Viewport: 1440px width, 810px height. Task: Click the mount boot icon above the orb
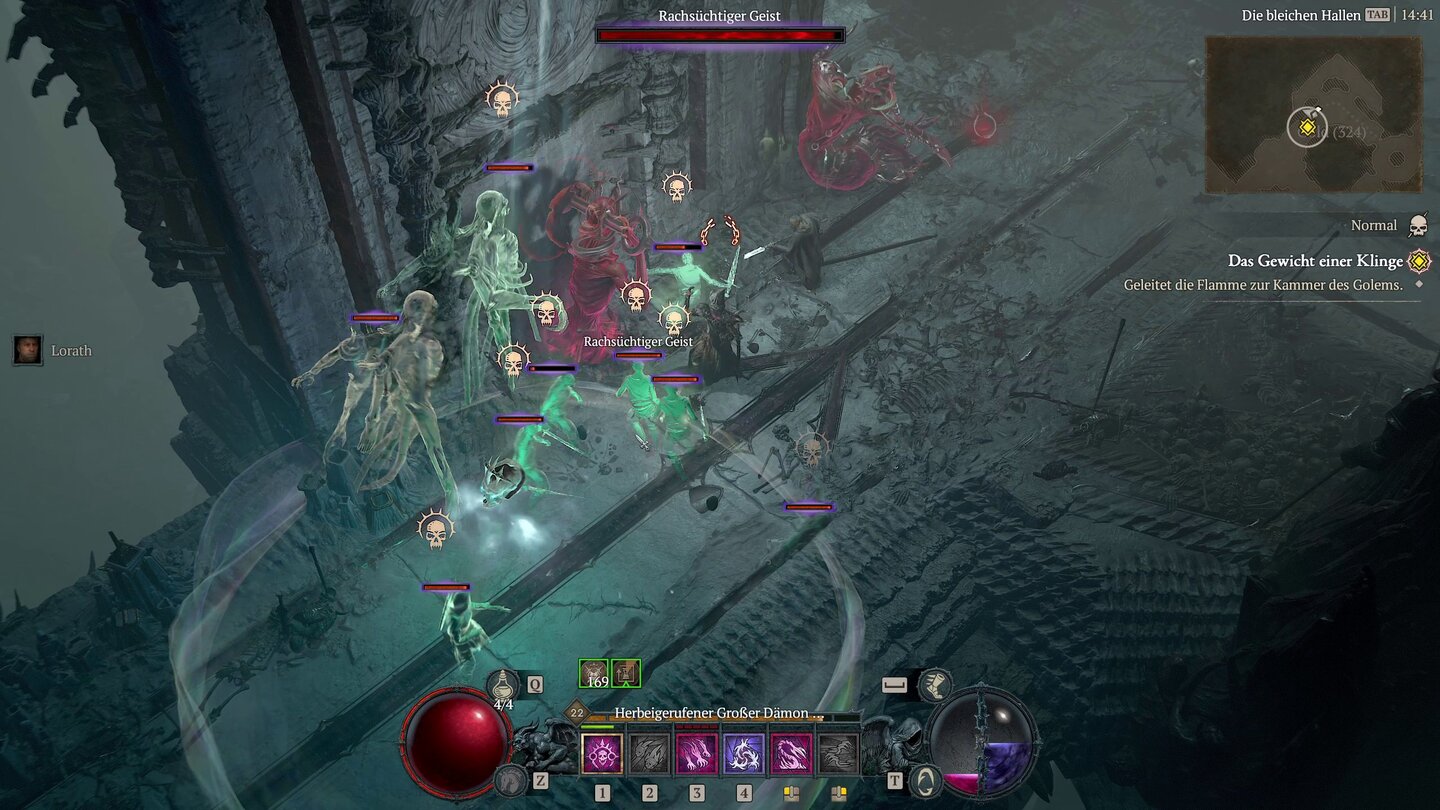[x=938, y=685]
